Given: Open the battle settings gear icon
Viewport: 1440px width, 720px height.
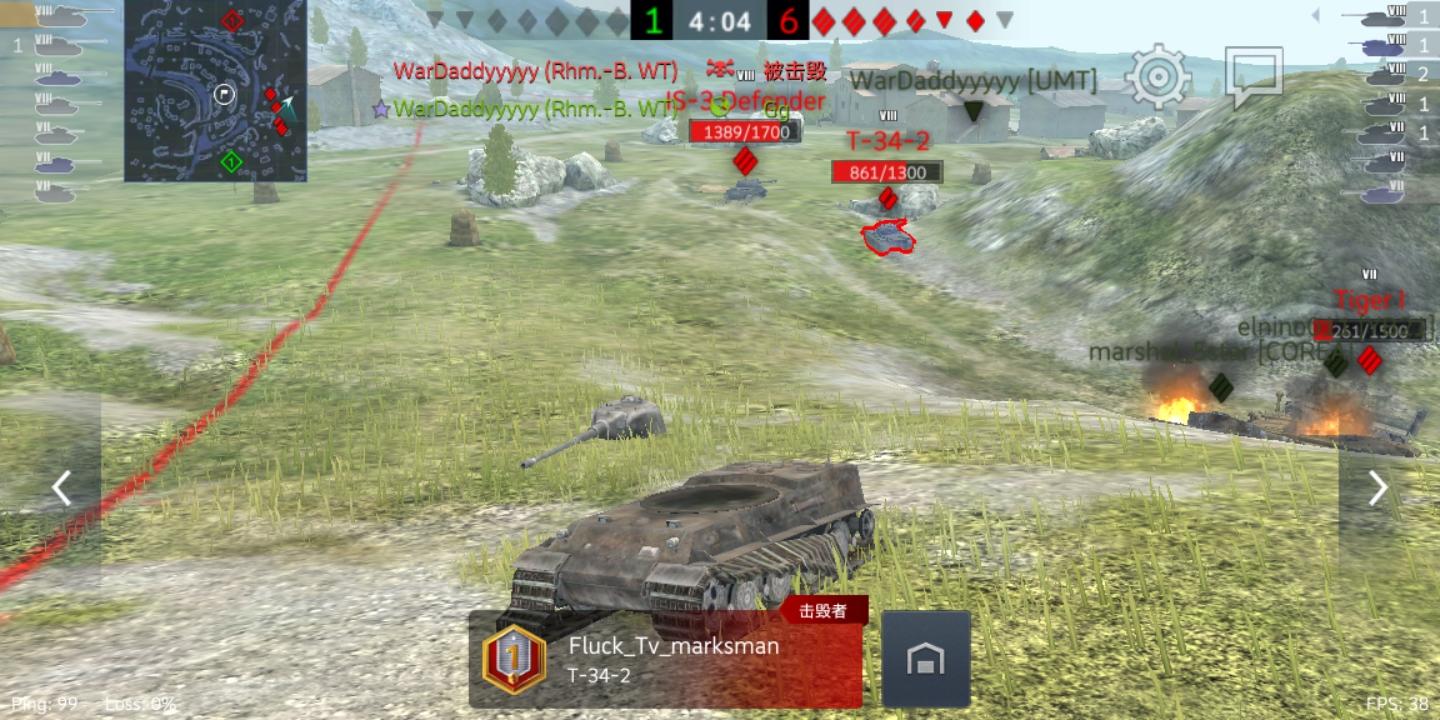Looking at the screenshot, I should (1157, 74).
